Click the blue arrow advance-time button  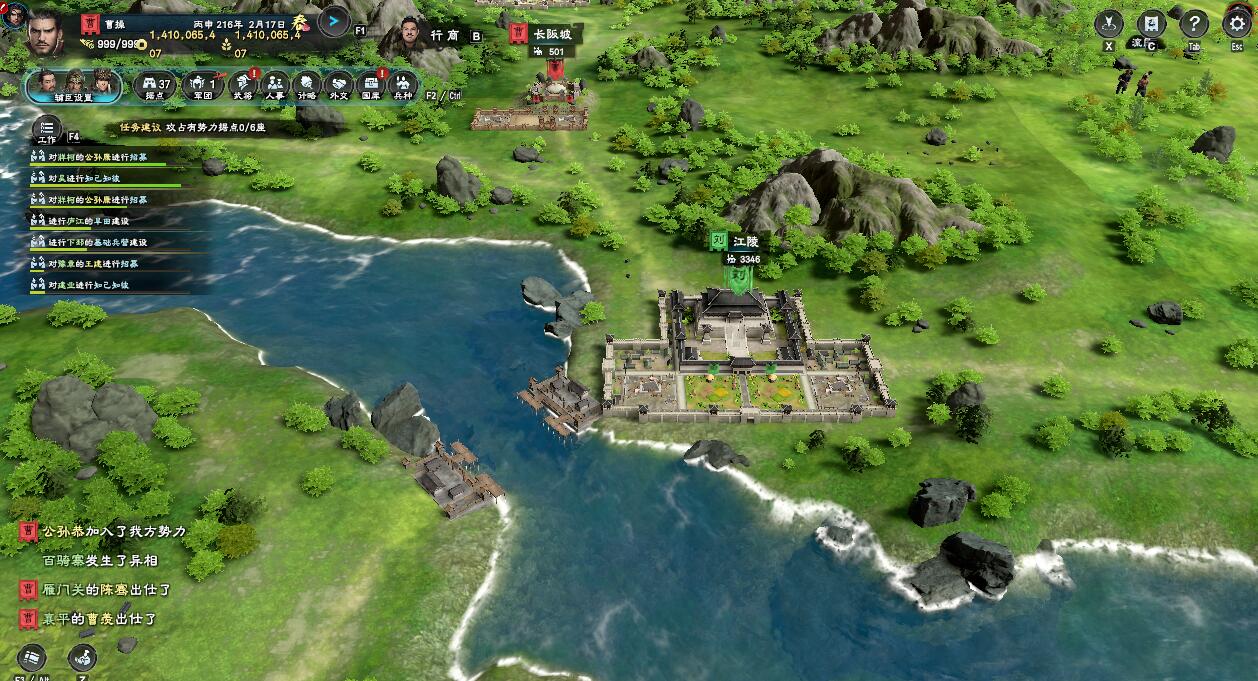(333, 20)
